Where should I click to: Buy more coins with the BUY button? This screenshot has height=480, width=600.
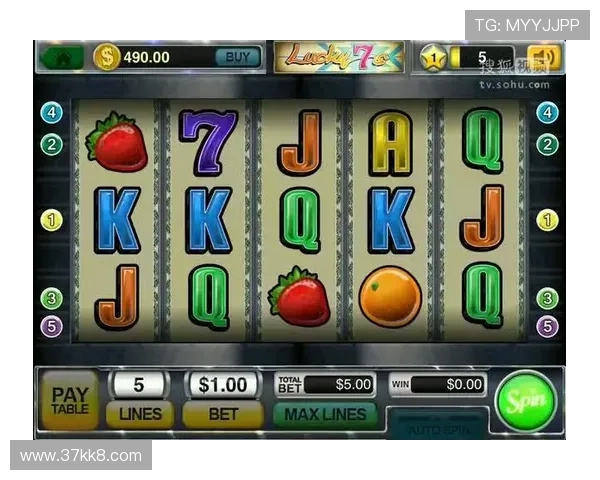(x=238, y=57)
